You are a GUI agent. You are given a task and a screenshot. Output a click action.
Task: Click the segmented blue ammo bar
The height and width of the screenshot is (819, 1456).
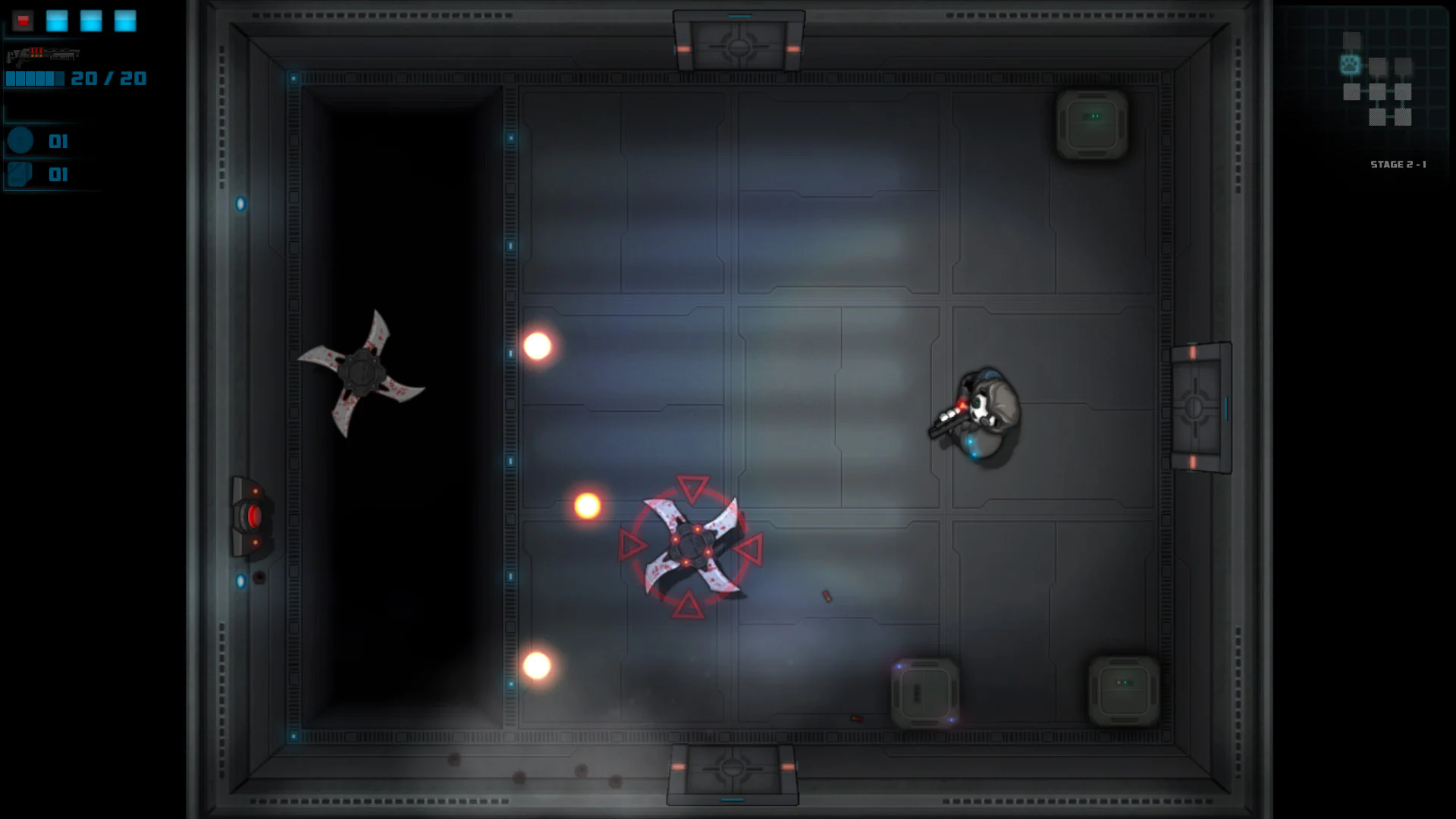(34, 78)
